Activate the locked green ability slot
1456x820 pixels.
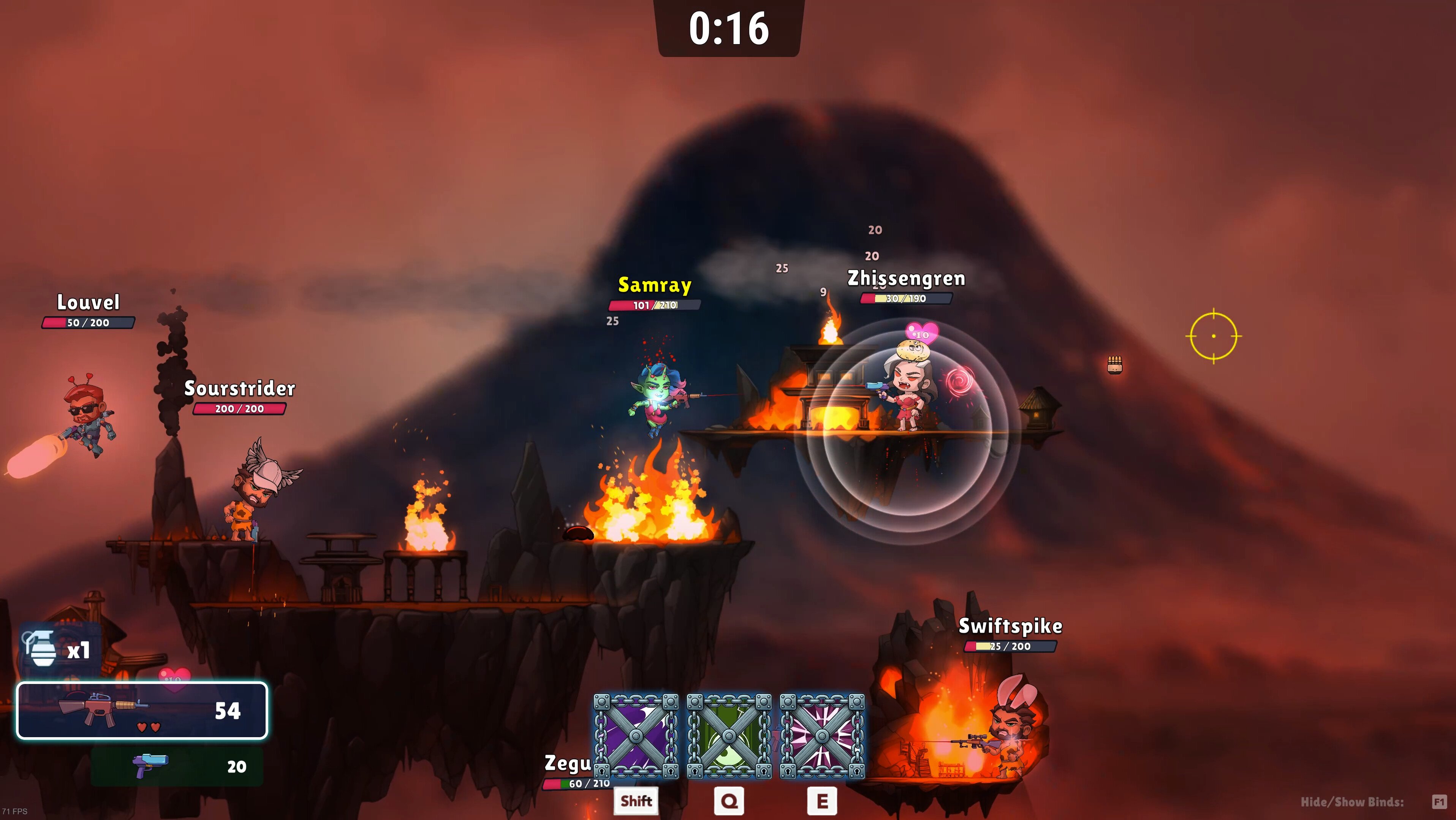click(x=729, y=736)
